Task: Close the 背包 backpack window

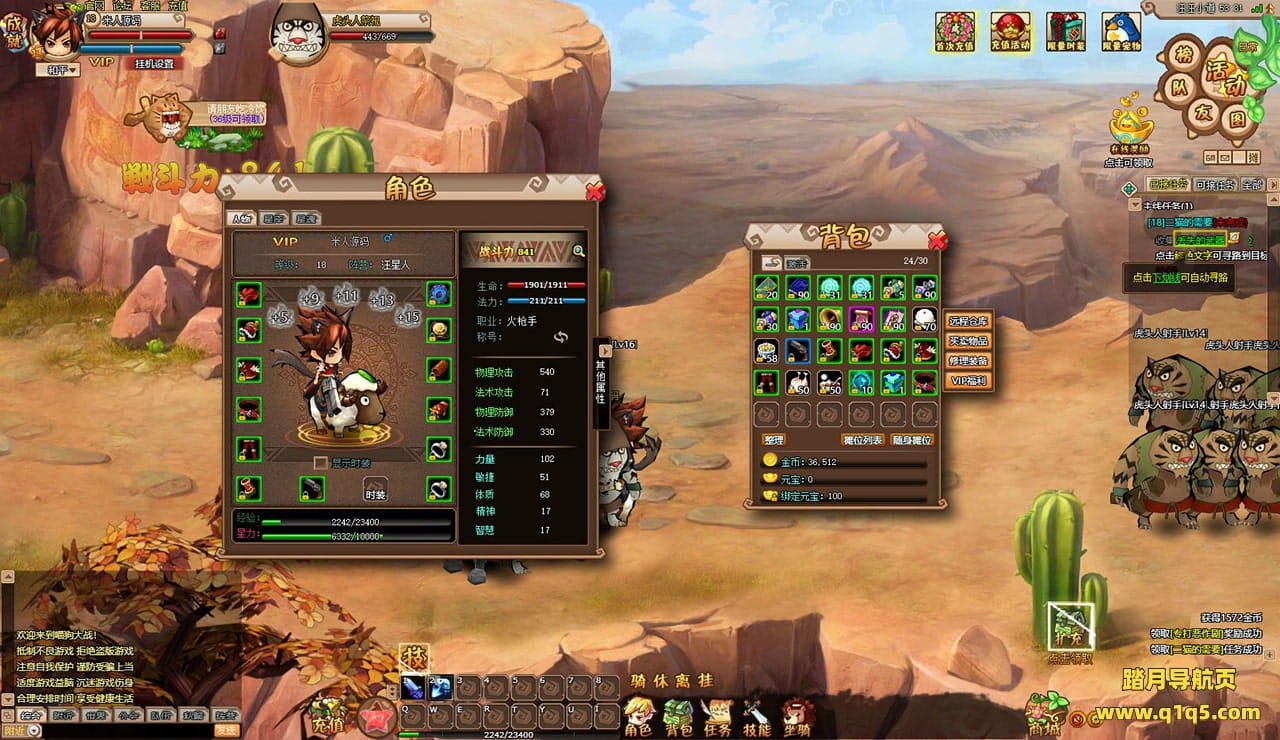Action: (x=937, y=240)
